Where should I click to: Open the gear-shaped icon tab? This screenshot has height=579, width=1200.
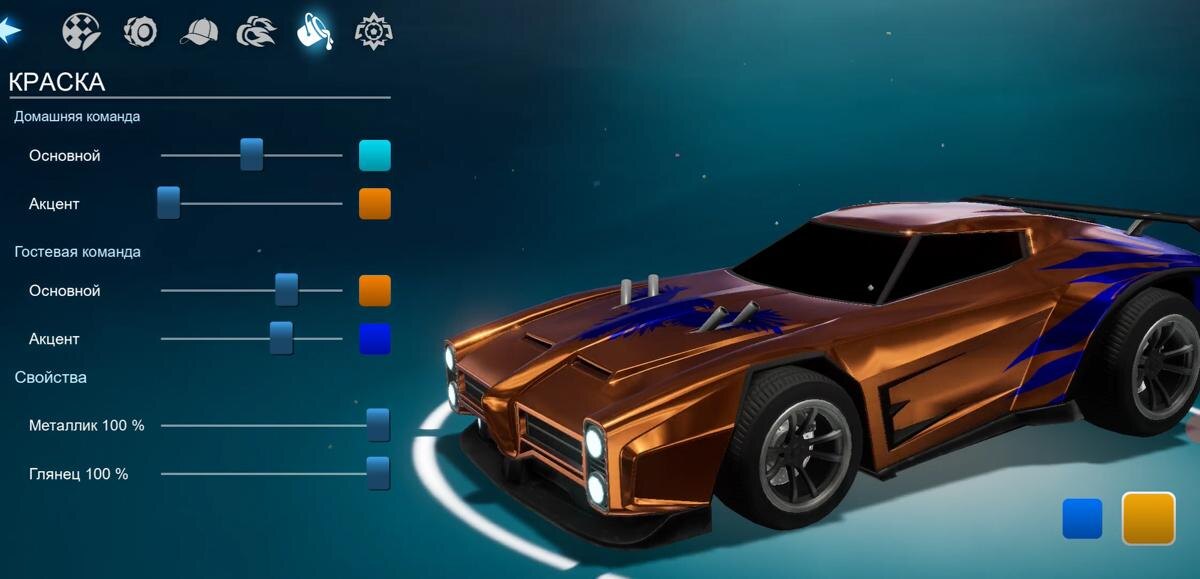pyautogui.click(x=374, y=31)
